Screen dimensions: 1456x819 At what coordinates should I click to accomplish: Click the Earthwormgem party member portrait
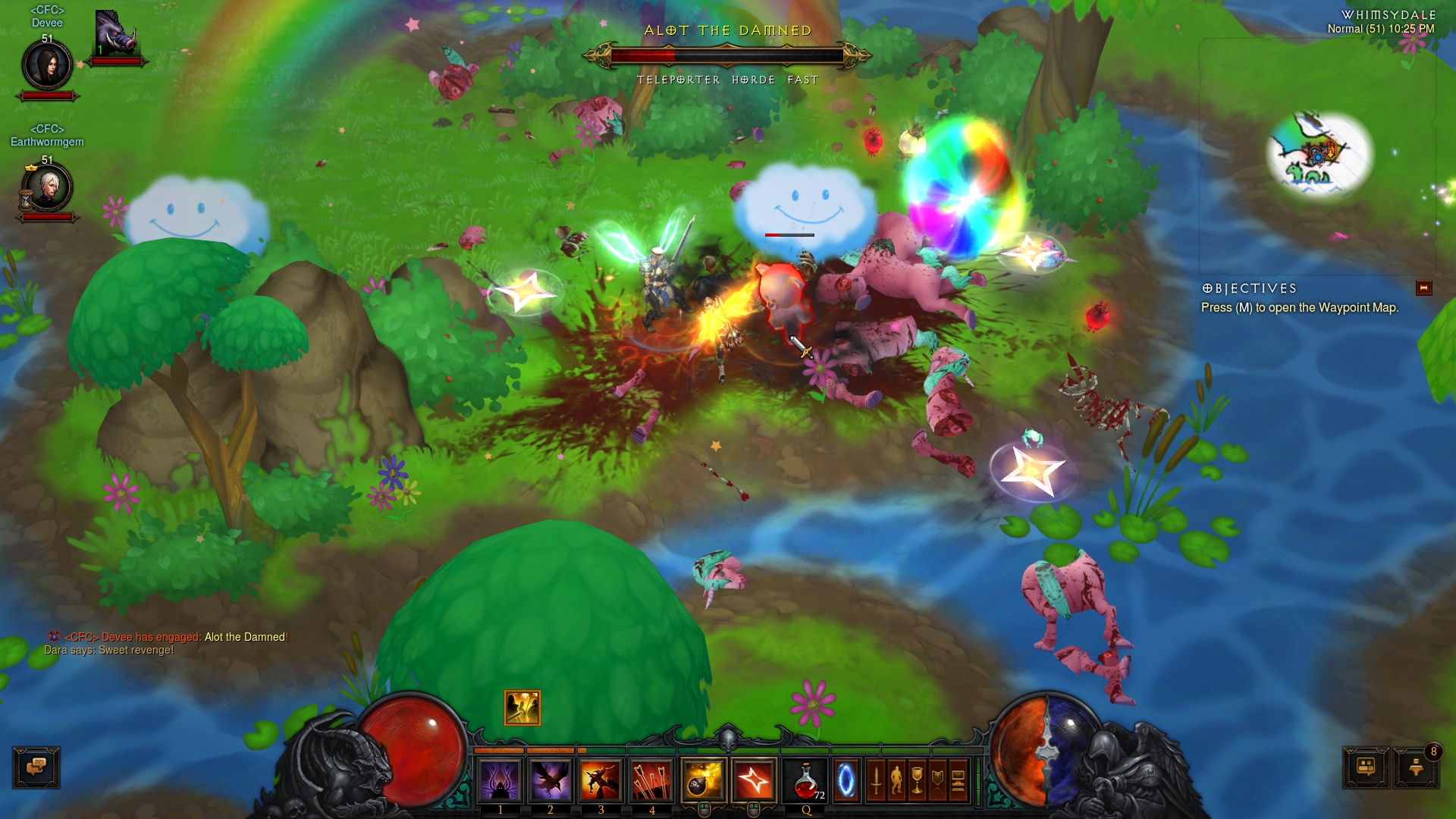[47, 187]
